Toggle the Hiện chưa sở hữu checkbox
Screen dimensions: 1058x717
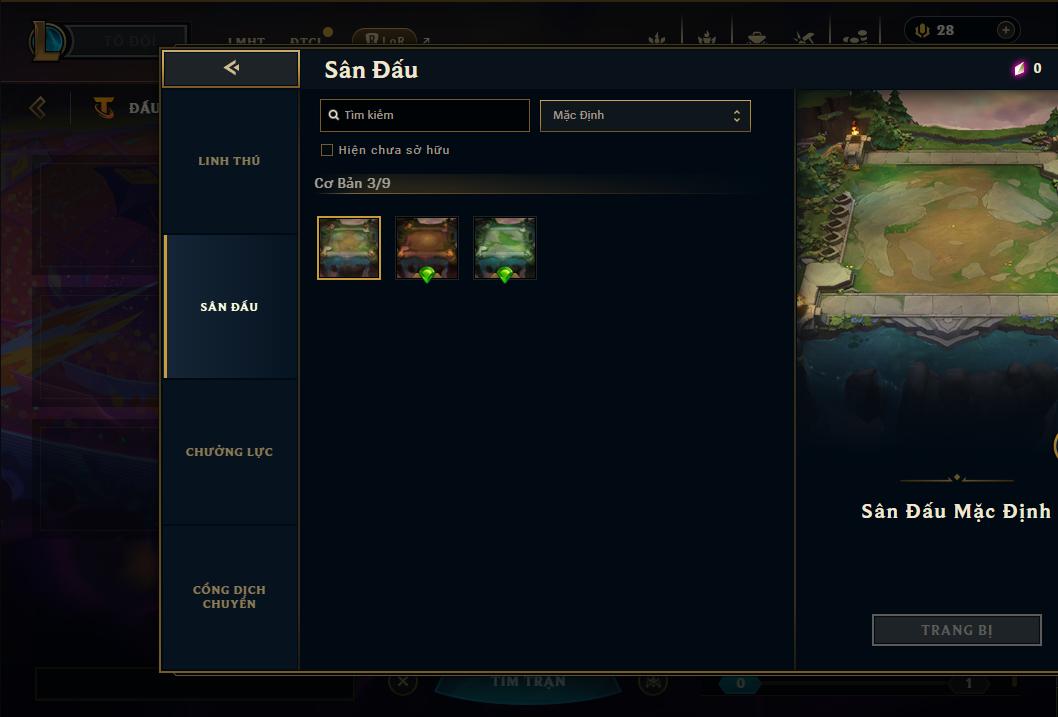pyautogui.click(x=327, y=150)
